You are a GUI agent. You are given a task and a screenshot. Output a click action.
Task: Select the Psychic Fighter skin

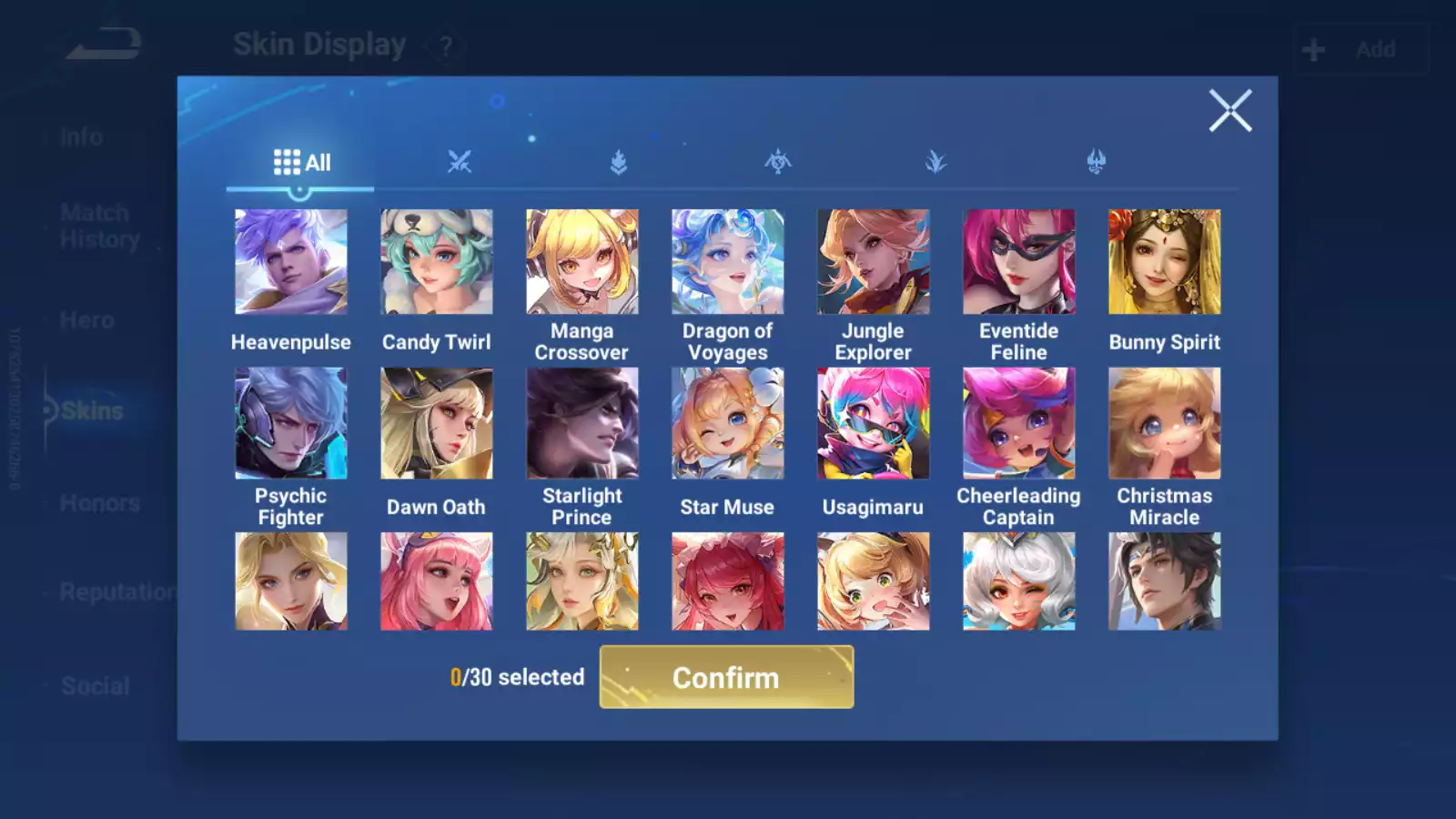pyautogui.click(x=291, y=423)
